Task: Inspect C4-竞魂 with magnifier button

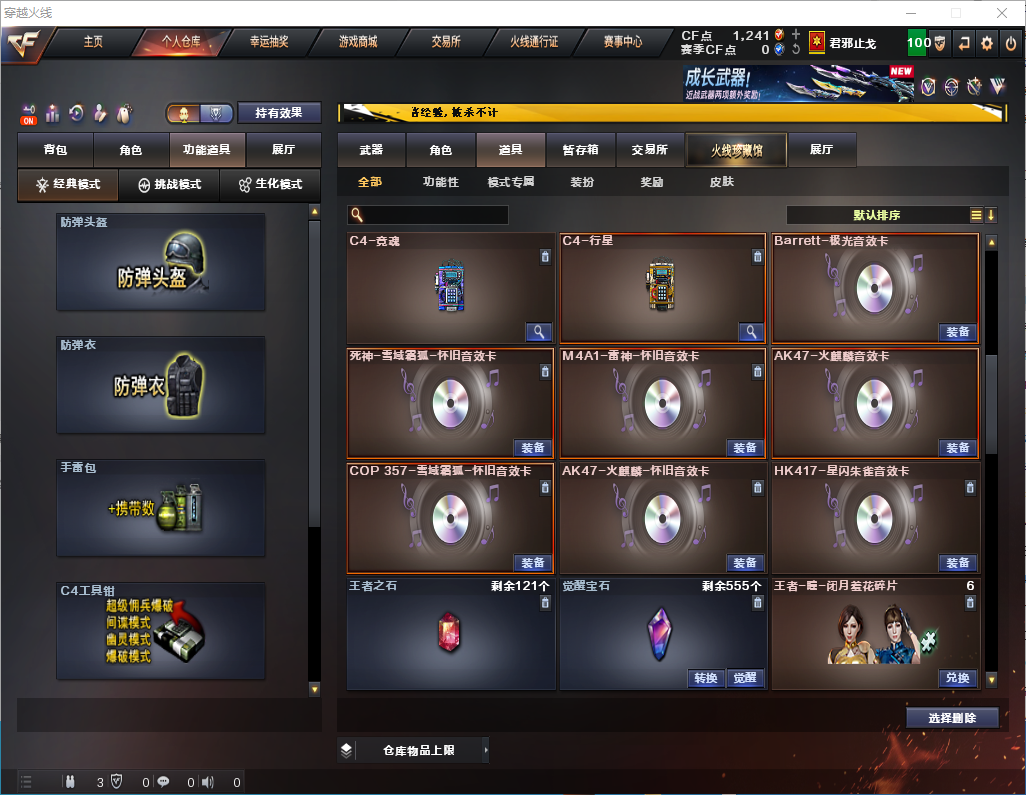Action: pos(539,332)
